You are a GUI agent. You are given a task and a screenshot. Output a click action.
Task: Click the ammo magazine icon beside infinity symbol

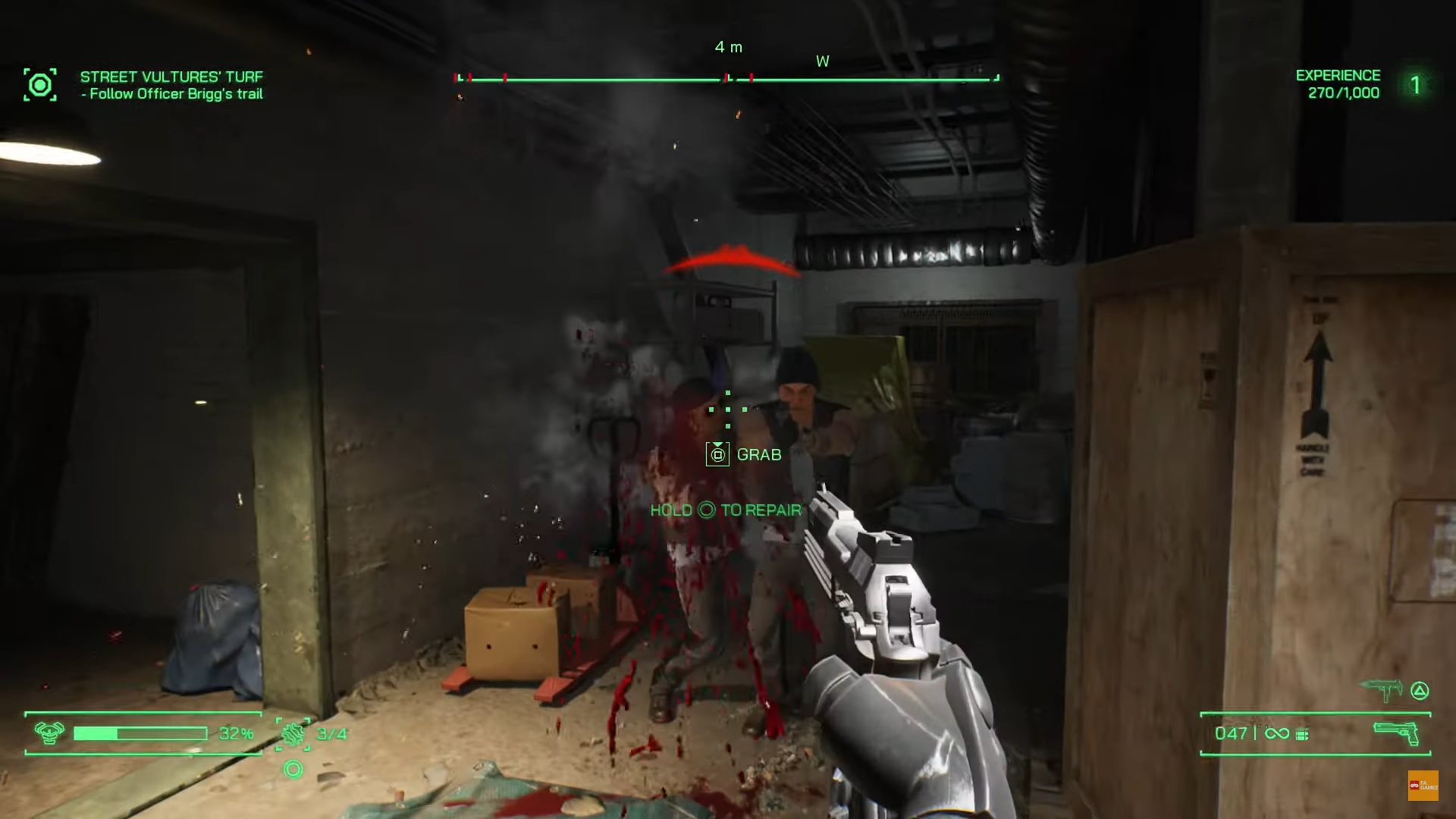(1301, 733)
